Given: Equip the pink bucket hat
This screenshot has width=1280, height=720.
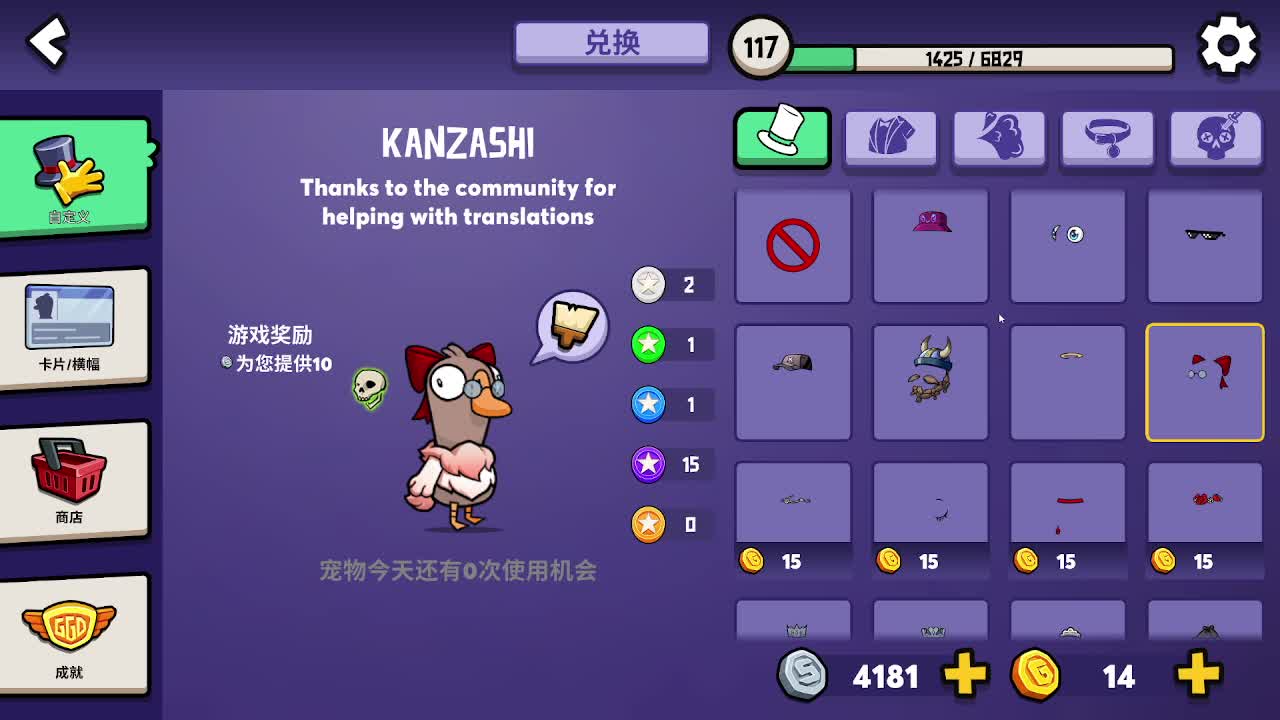Looking at the screenshot, I should pos(930,245).
